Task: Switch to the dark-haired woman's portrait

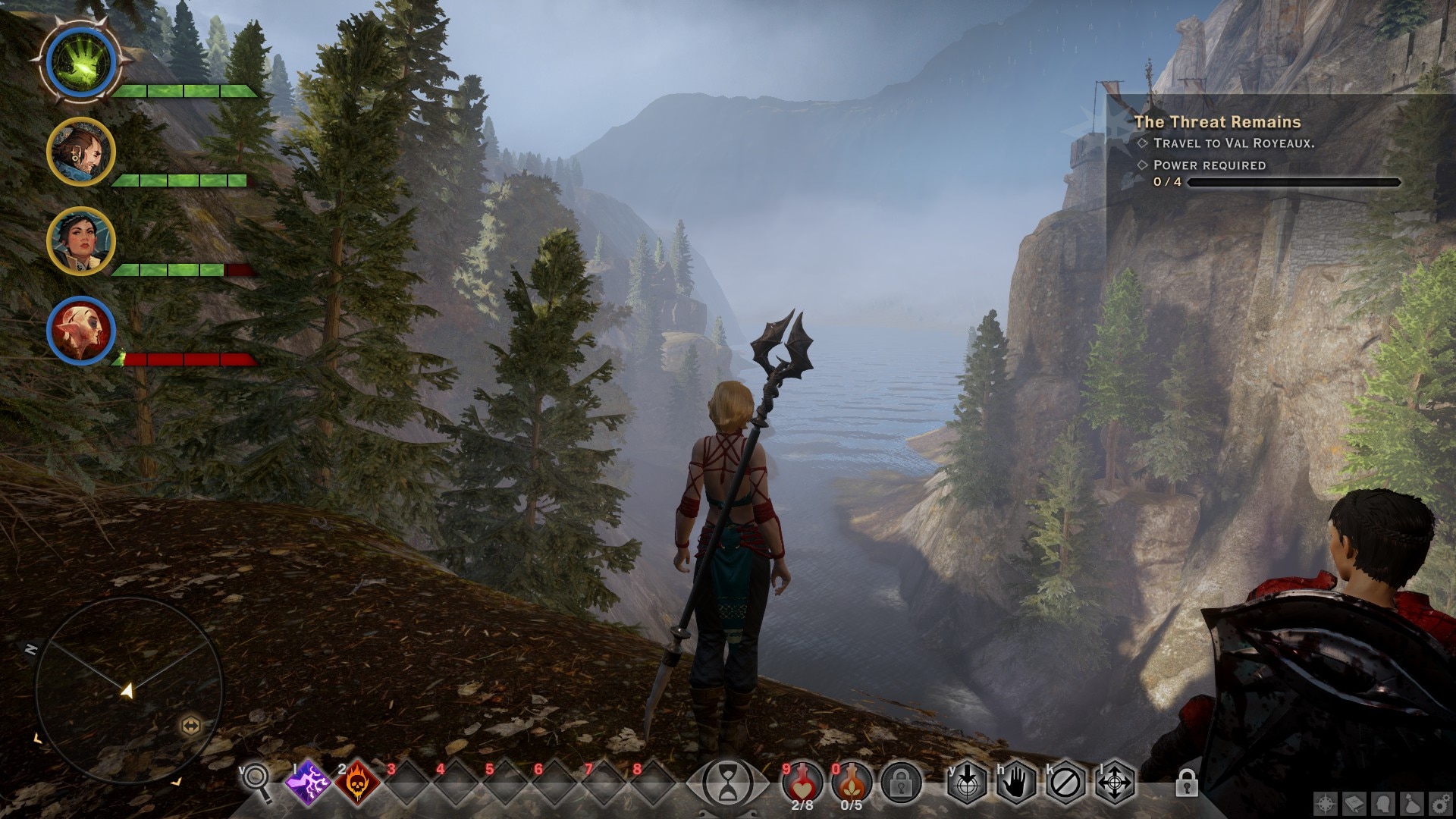Action: [x=81, y=241]
